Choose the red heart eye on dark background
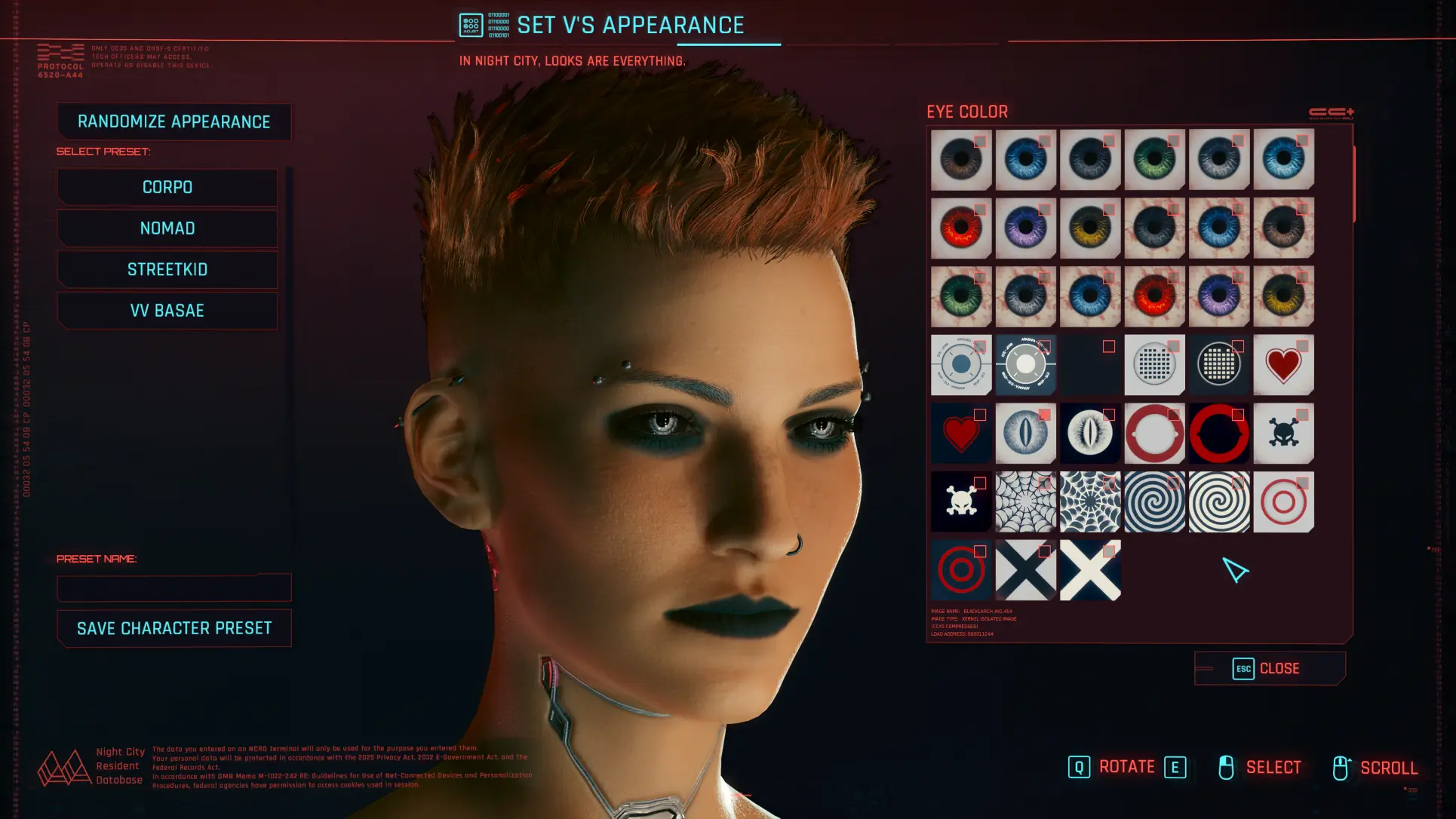Screen dimensions: 1456x819 (x=960, y=434)
